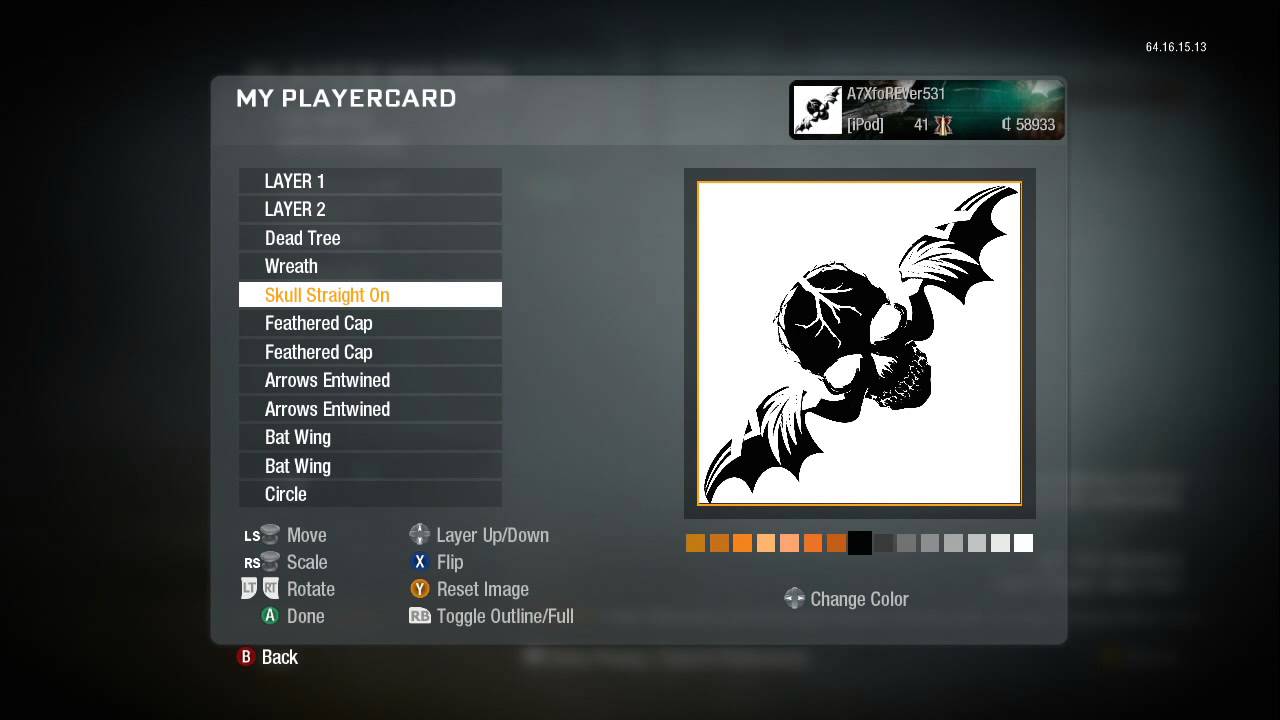Viewport: 1280px width, 720px height.
Task: Click the playercard emblem bat thumbnail
Action: (x=817, y=109)
